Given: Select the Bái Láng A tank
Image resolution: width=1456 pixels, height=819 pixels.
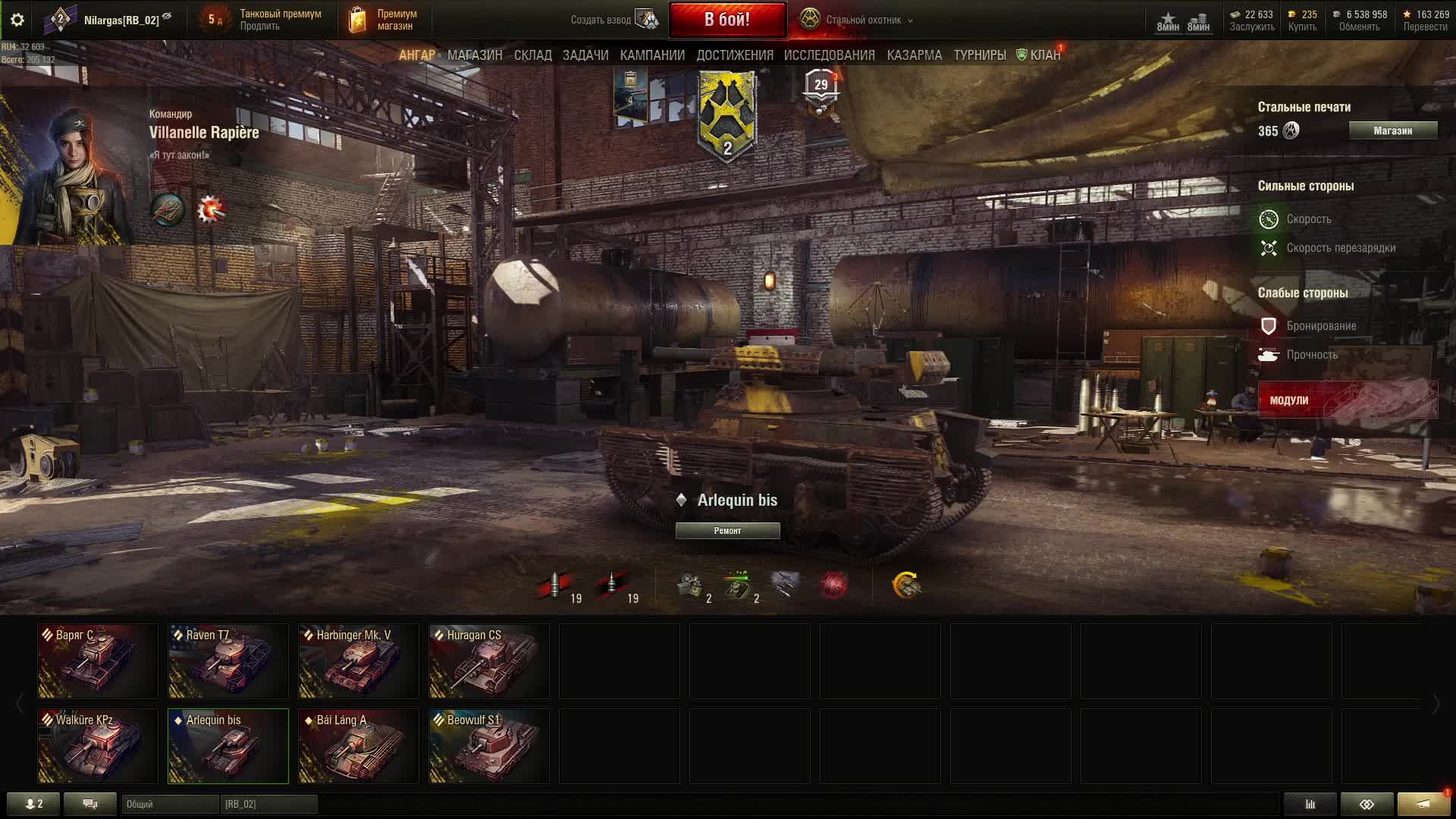Looking at the screenshot, I should 359,746.
